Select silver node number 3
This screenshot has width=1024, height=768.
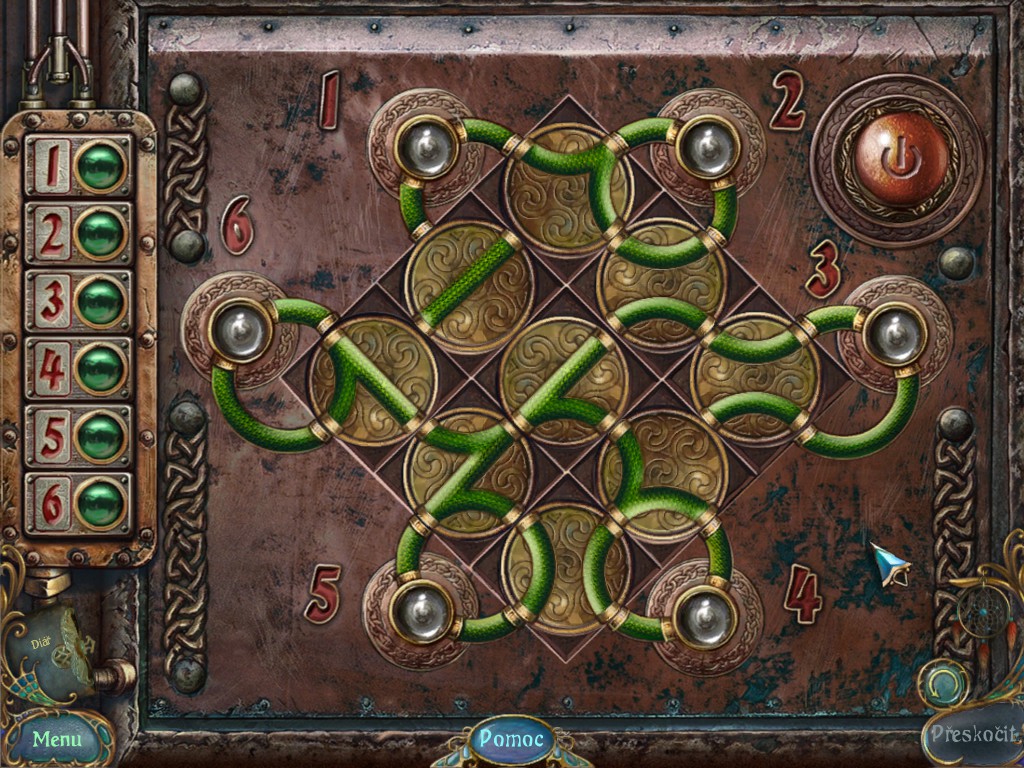click(x=894, y=335)
